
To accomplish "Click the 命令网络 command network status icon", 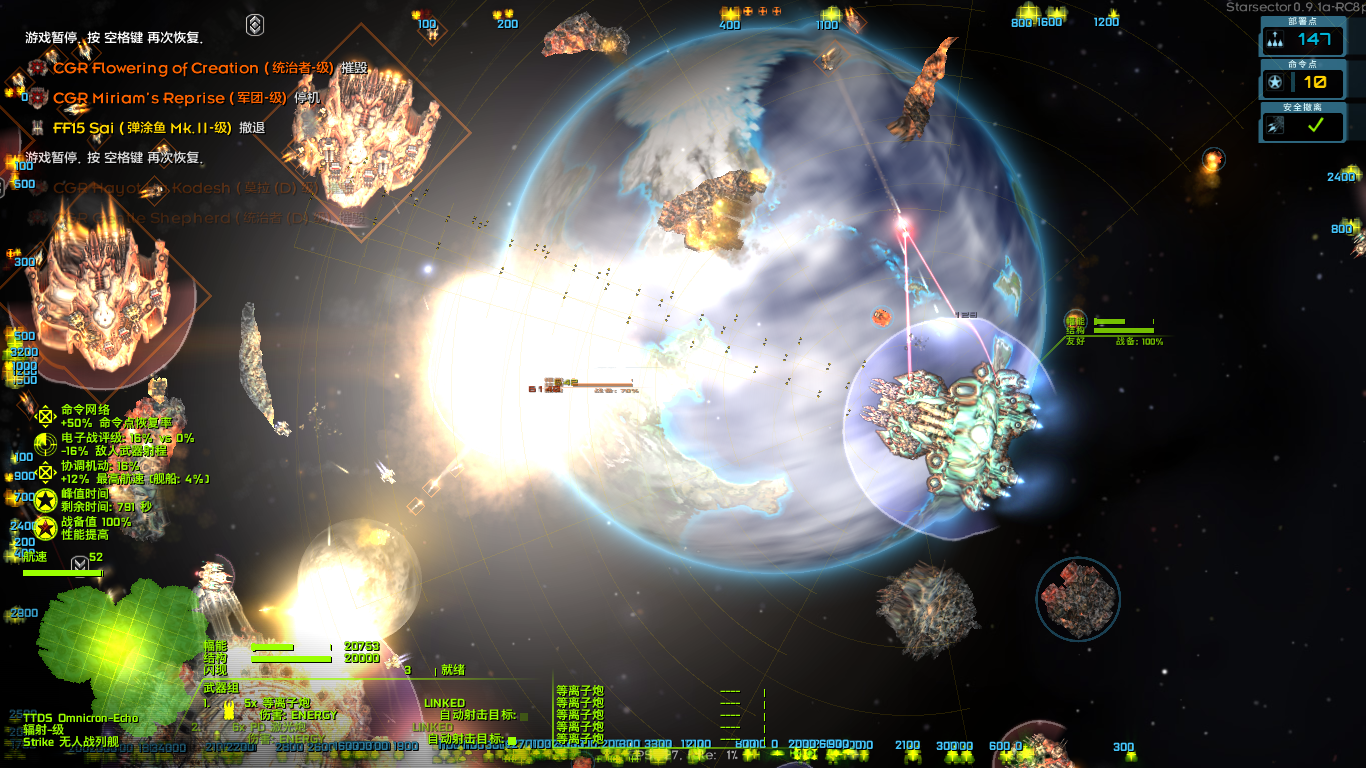I will (x=45, y=416).
